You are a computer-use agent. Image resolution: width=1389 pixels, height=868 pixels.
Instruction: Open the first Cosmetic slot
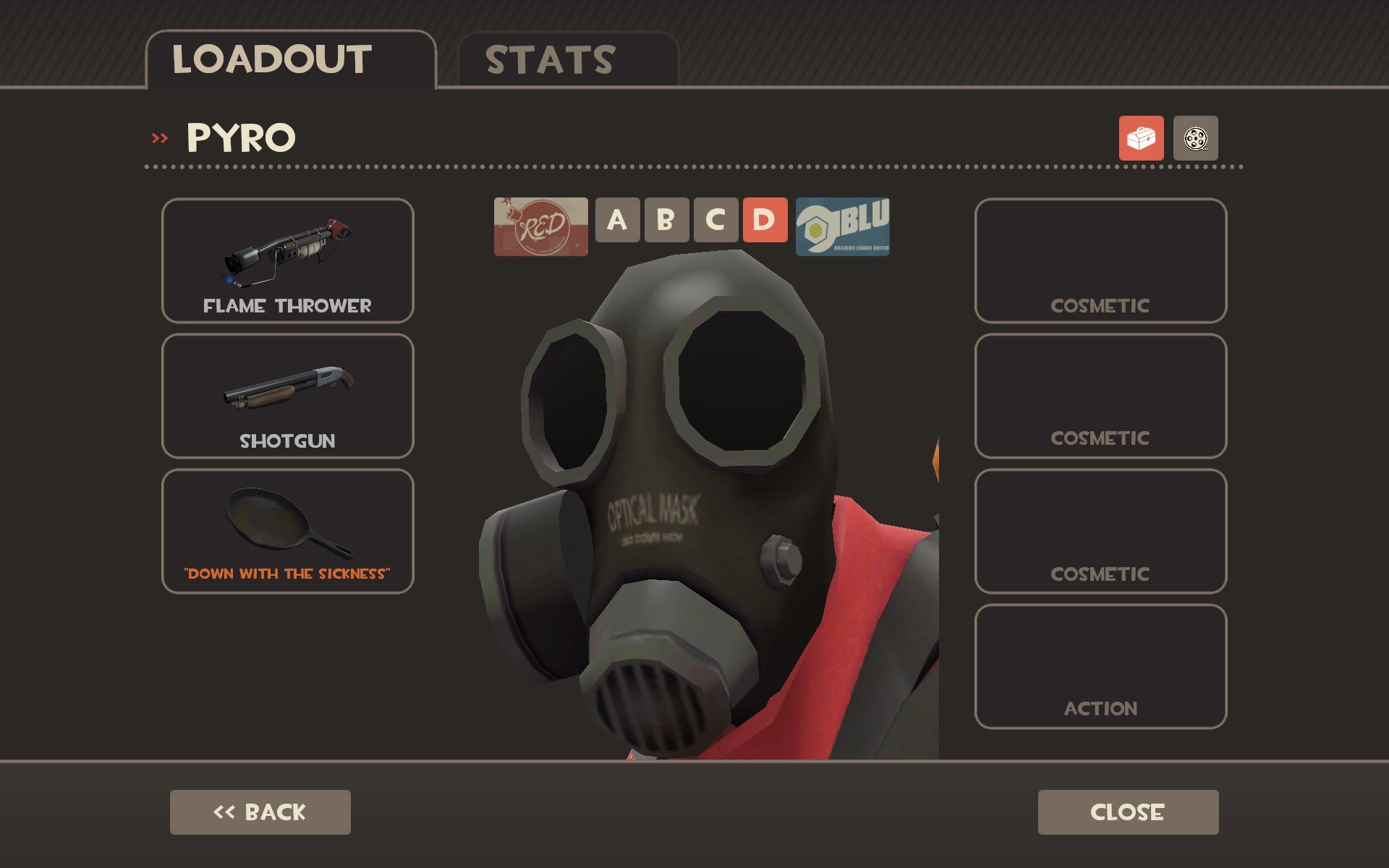[1100, 260]
